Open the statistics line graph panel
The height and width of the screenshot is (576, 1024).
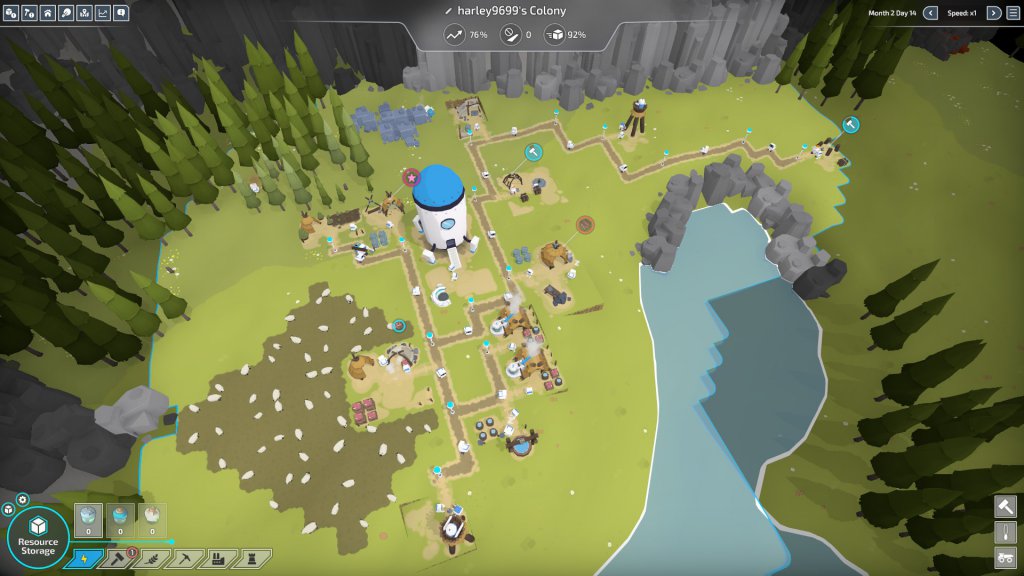pyautogui.click(x=103, y=13)
